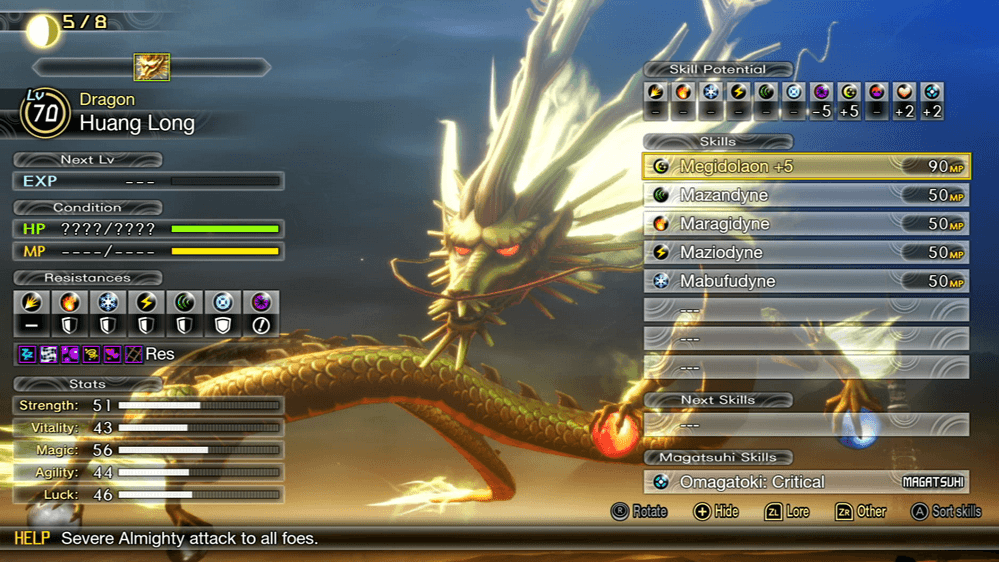Click the dark resistance icon
The width and height of the screenshot is (999, 562).
point(261,302)
